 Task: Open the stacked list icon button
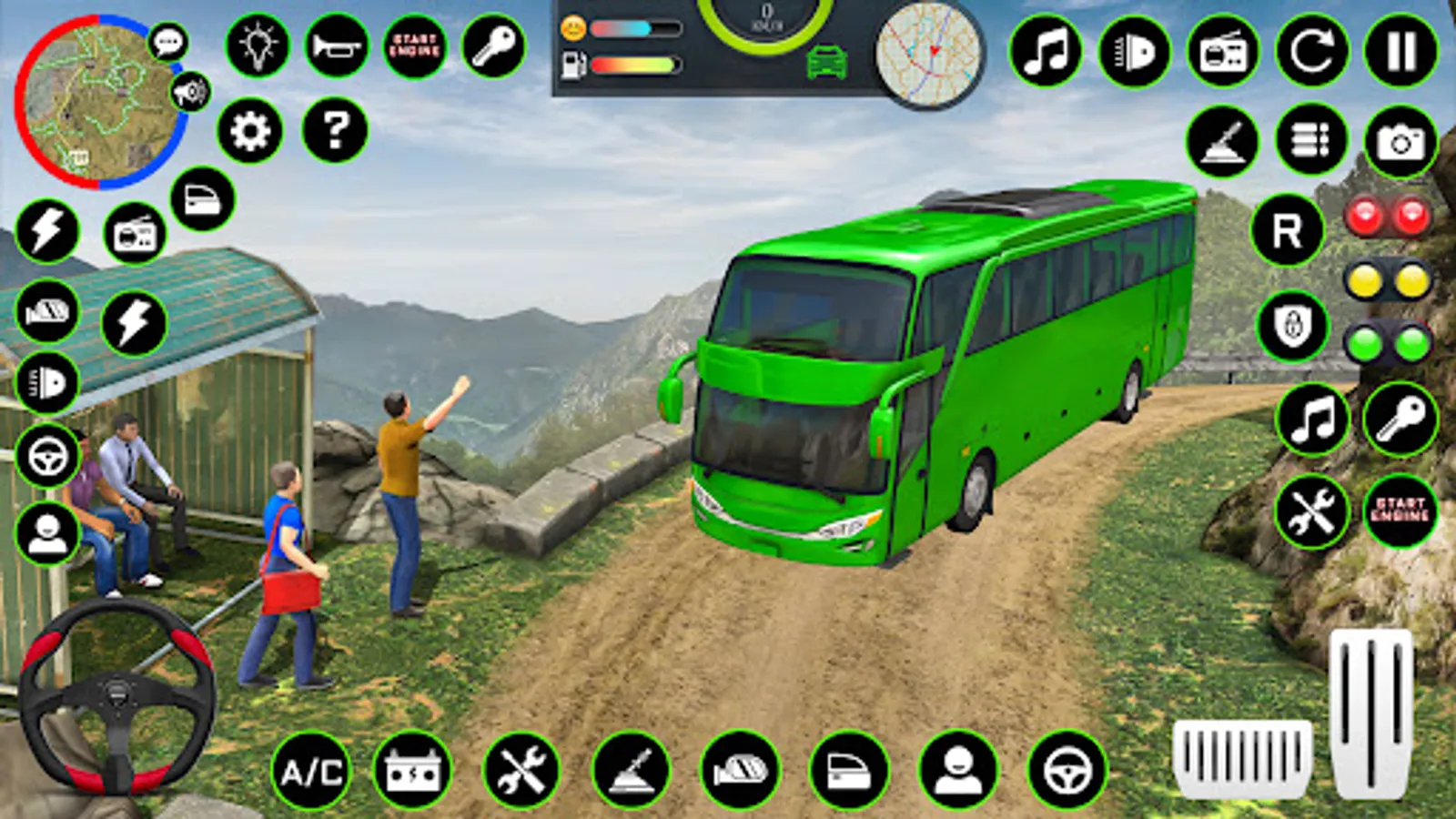[1311, 140]
